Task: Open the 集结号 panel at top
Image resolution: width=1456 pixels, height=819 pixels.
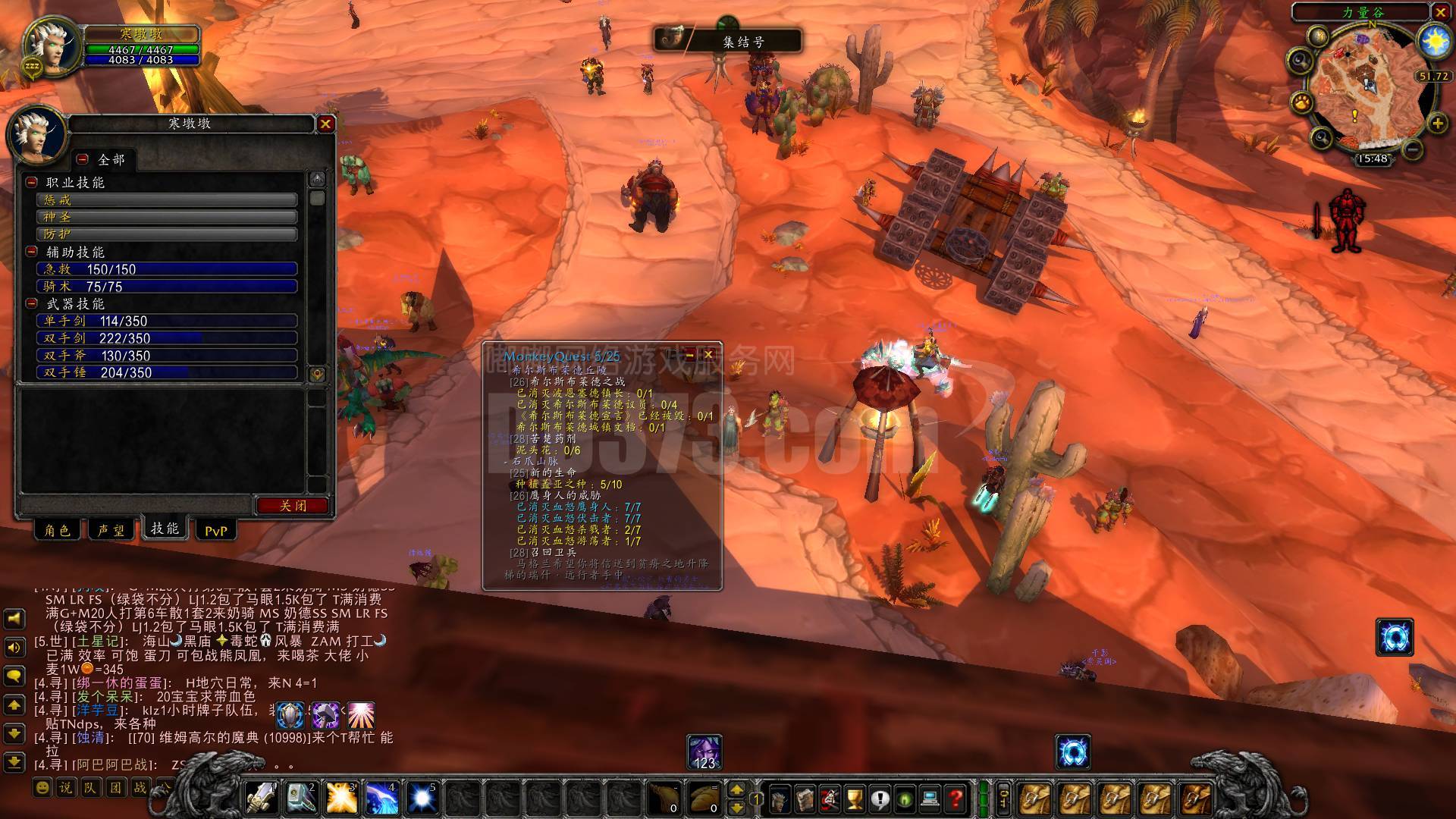Action: coord(728,41)
